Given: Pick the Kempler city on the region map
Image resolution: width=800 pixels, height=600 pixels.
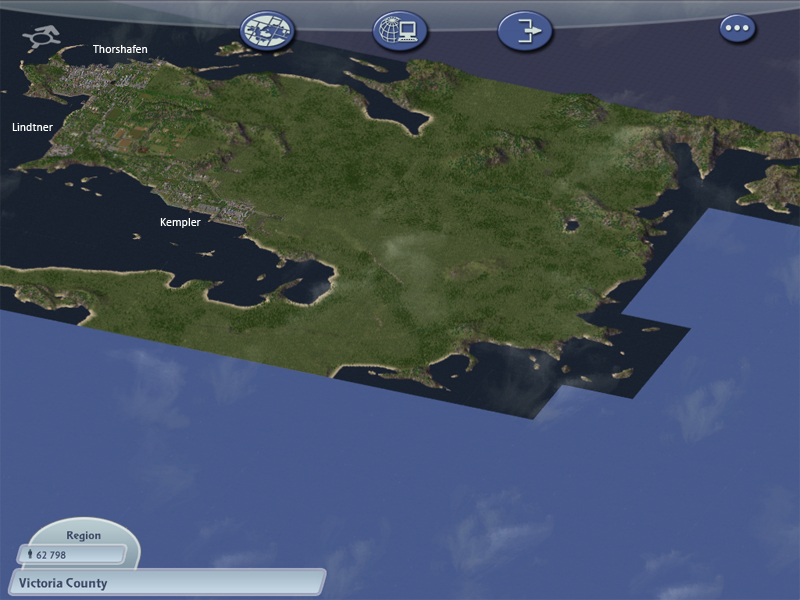Looking at the screenshot, I should [180, 222].
